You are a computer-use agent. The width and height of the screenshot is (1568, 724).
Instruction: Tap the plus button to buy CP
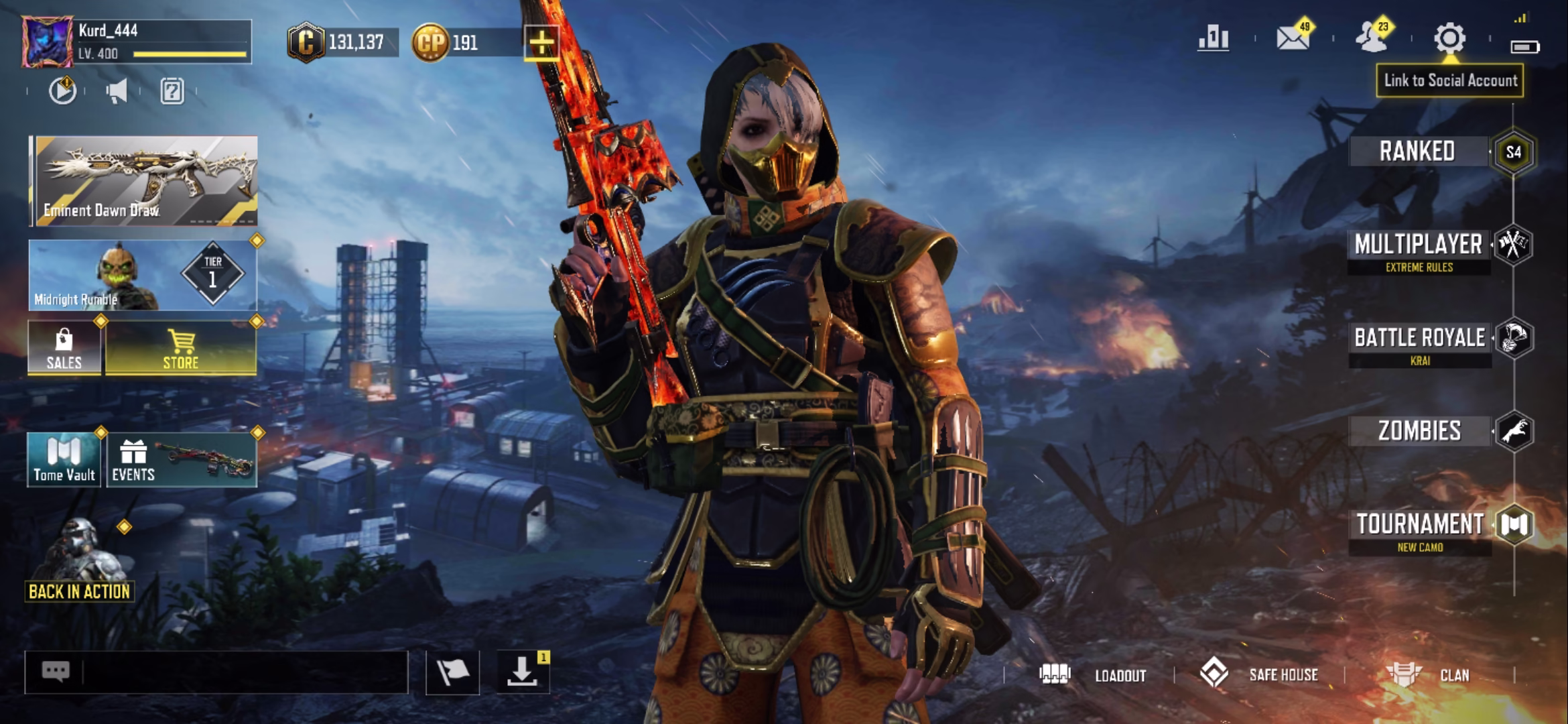pyautogui.click(x=541, y=44)
